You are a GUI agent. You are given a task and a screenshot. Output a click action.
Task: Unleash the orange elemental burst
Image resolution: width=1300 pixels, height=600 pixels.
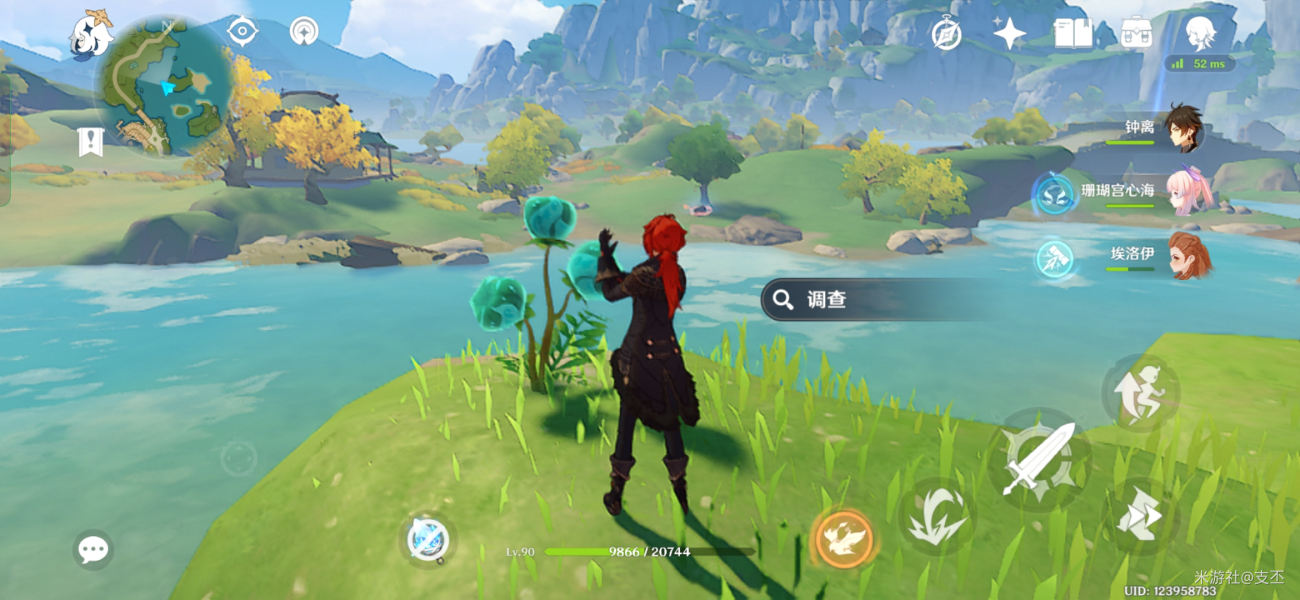(843, 539)
